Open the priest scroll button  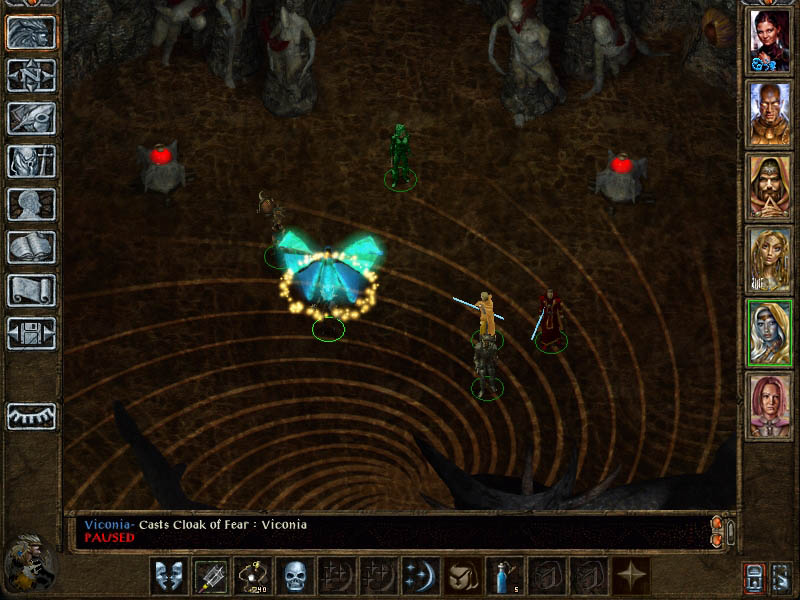click(x=31, y=291)
